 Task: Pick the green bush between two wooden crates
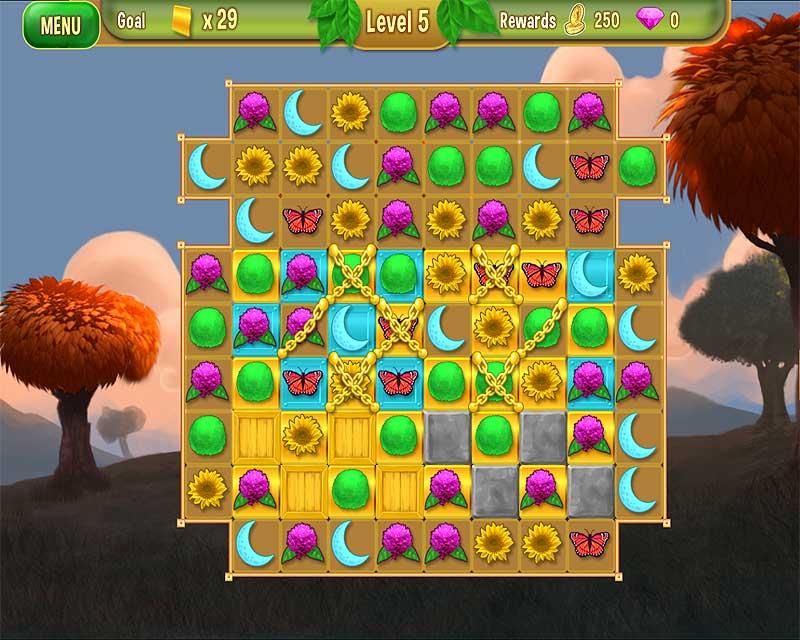(x=350, y=487)
